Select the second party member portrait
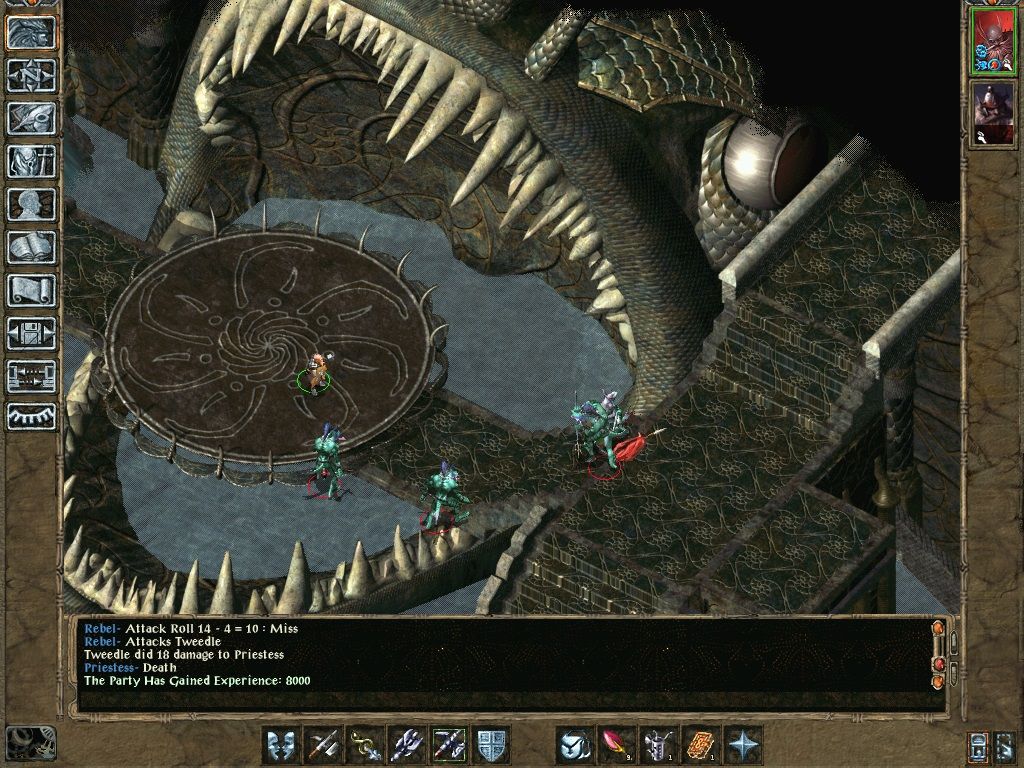 coord(993,110)
